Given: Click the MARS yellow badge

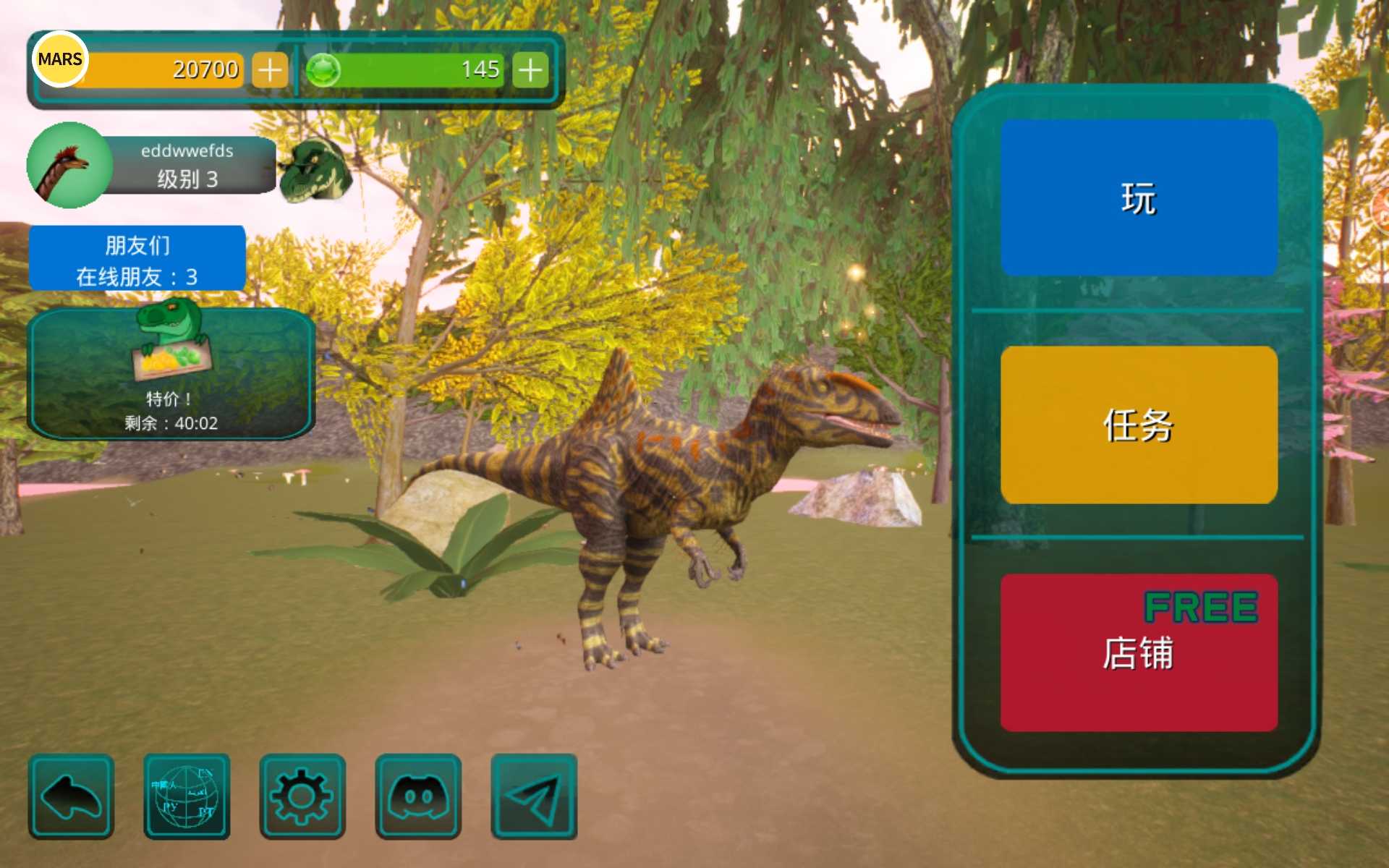Looking at the screenshot, I should 60,59.
